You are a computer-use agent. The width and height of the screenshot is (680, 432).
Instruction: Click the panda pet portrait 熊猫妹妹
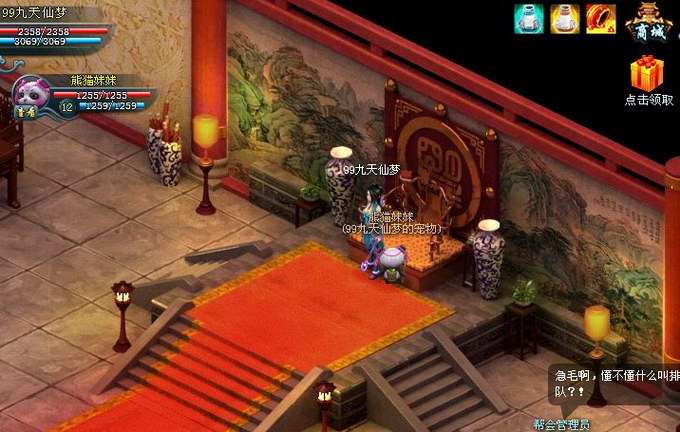(33, 93)
